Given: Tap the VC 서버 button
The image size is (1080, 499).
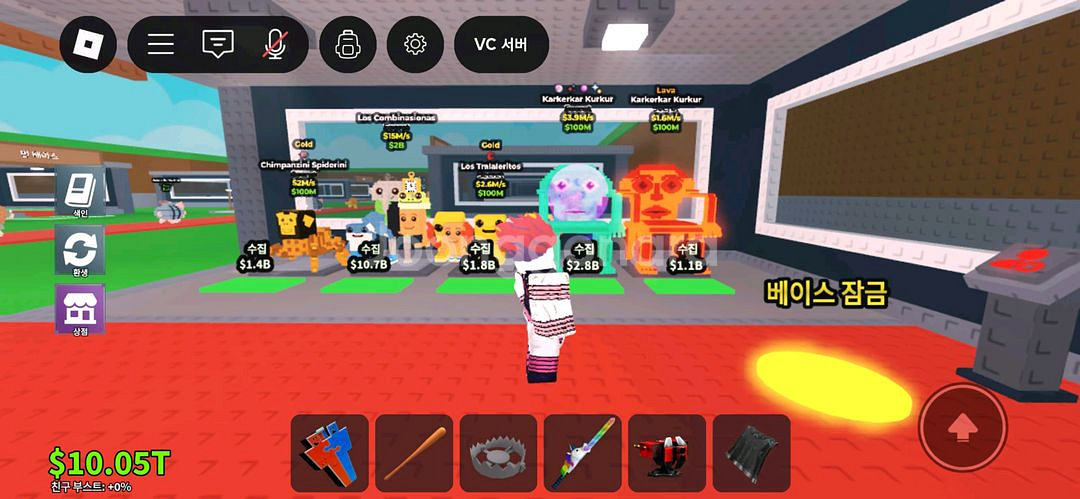Looking at the screenshot, I should click(501, 44).
